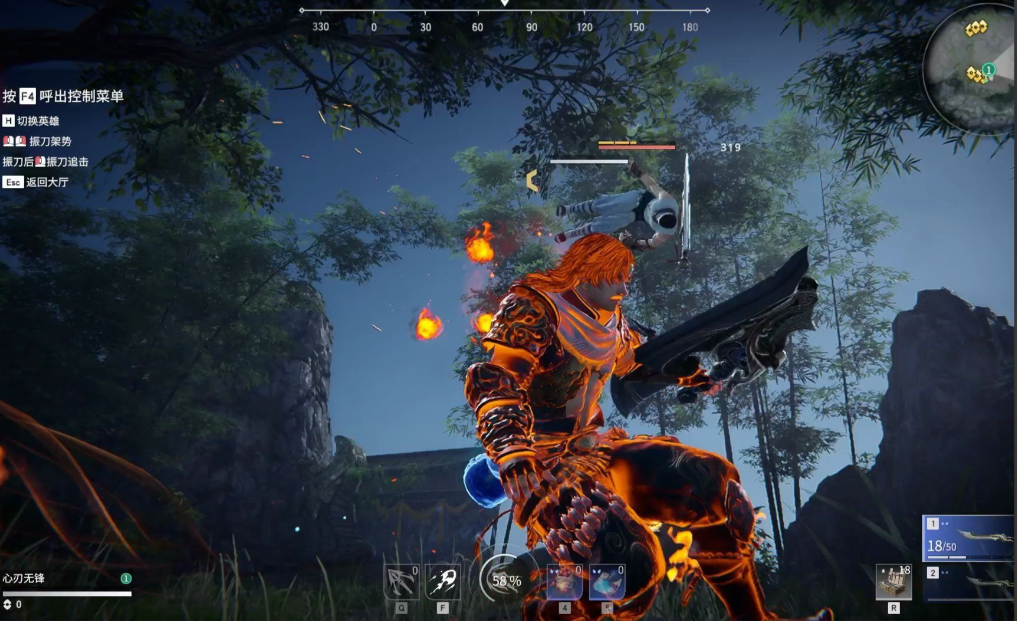The image size is (1017, 621).
Task: Select the 切换英雄 switch hero entry
Action: pos(37,121)
